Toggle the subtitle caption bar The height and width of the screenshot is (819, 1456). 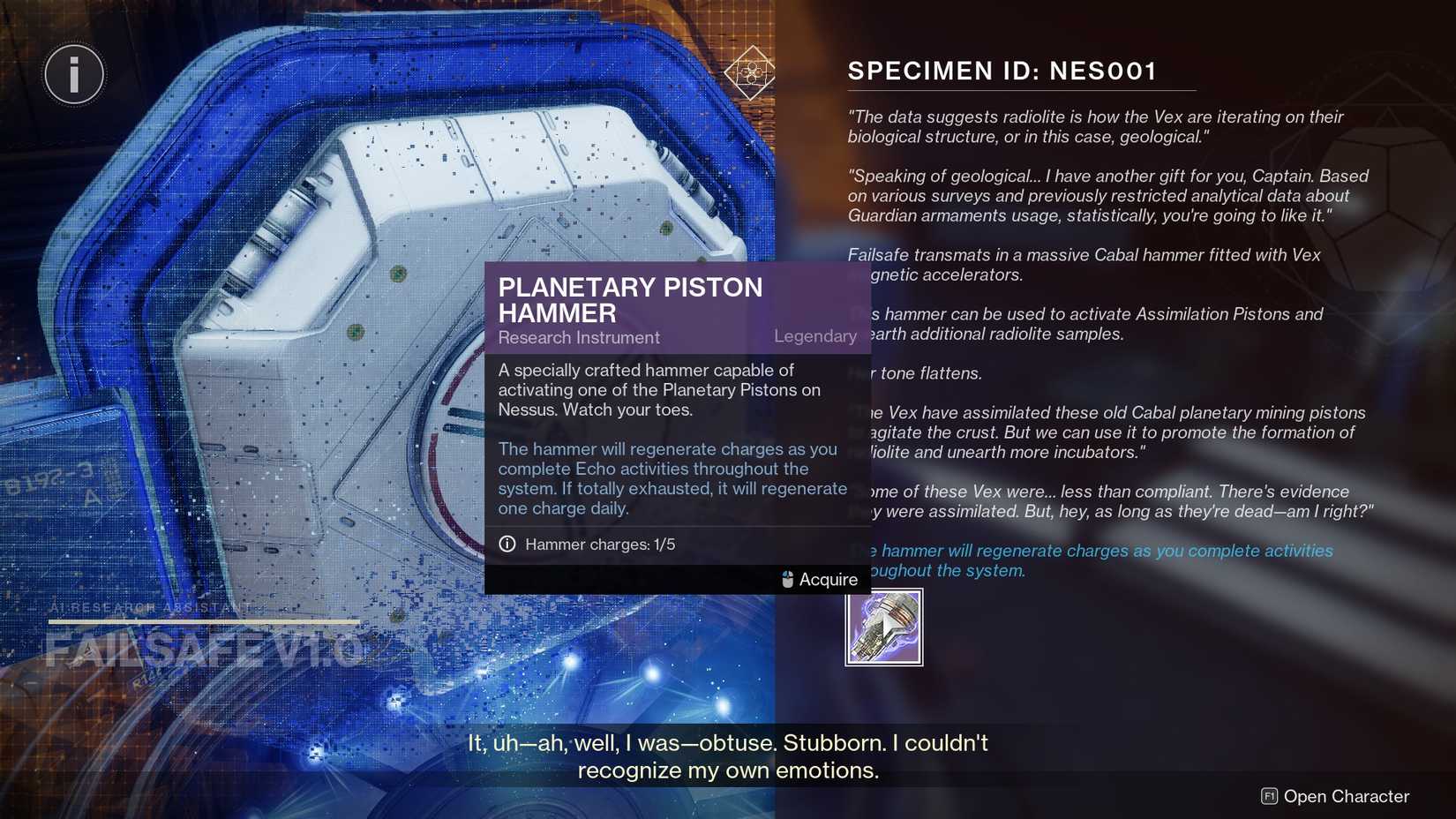point(728,755)
